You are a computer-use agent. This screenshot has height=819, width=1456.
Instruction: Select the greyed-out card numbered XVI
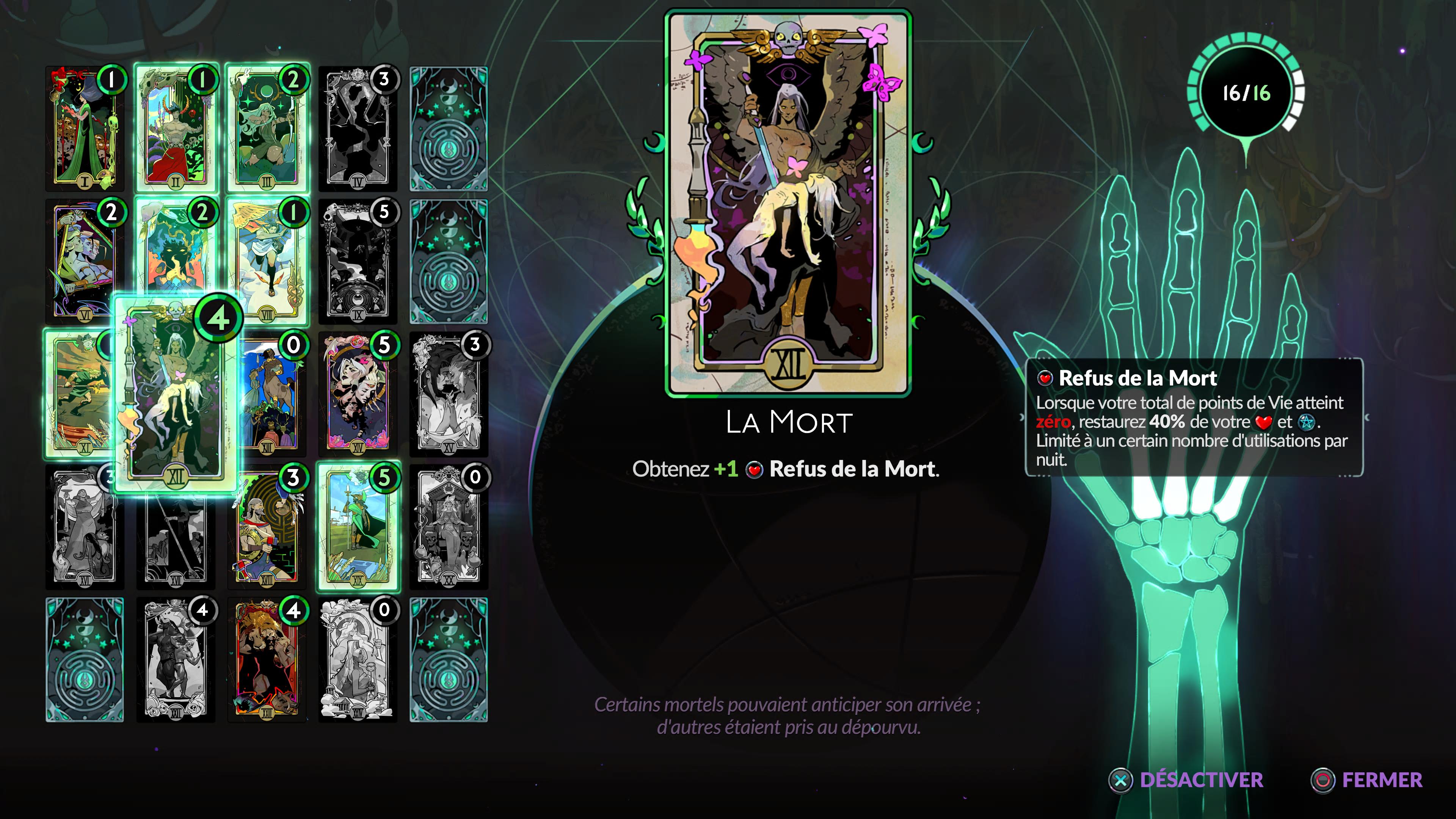pos(79,531)
